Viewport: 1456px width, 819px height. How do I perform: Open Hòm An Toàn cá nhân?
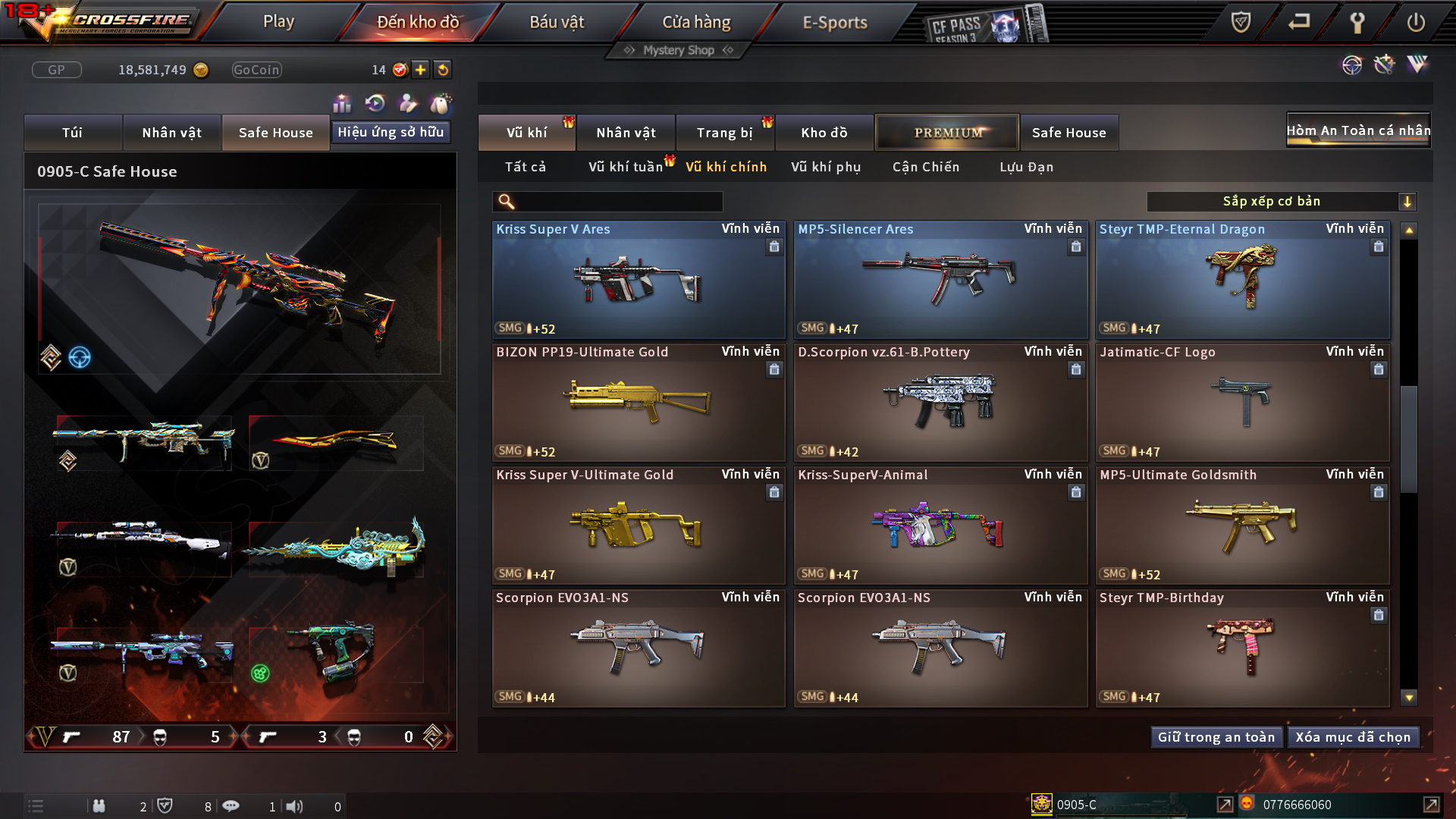(x=1358, y=130)
